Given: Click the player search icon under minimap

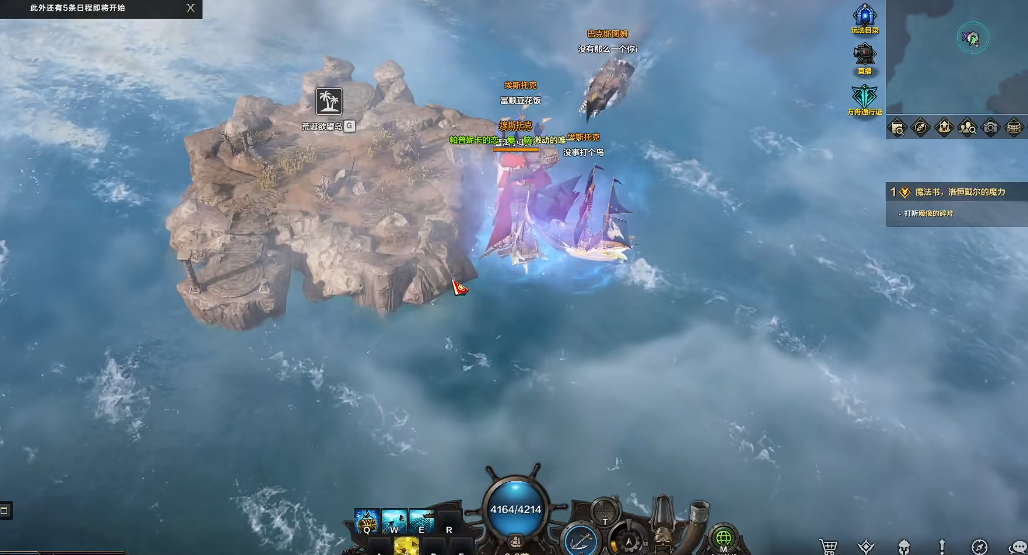Looking at the screenshot, I should tap(967, 127).
